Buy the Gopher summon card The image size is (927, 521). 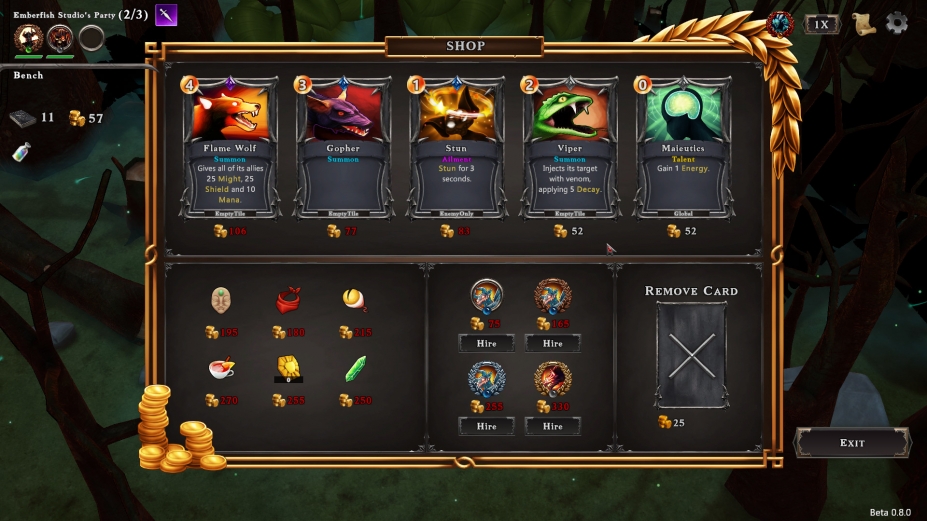(x=343, y=147)
